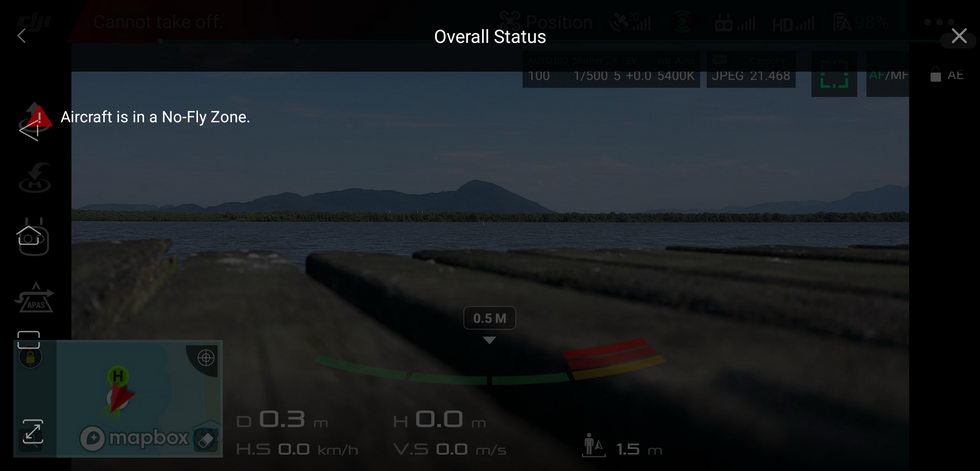Image resolution: width=980 pixels, height=471 pixels.
Task: Open the camera exposure parameters panel
Action: tap(610, 72)
